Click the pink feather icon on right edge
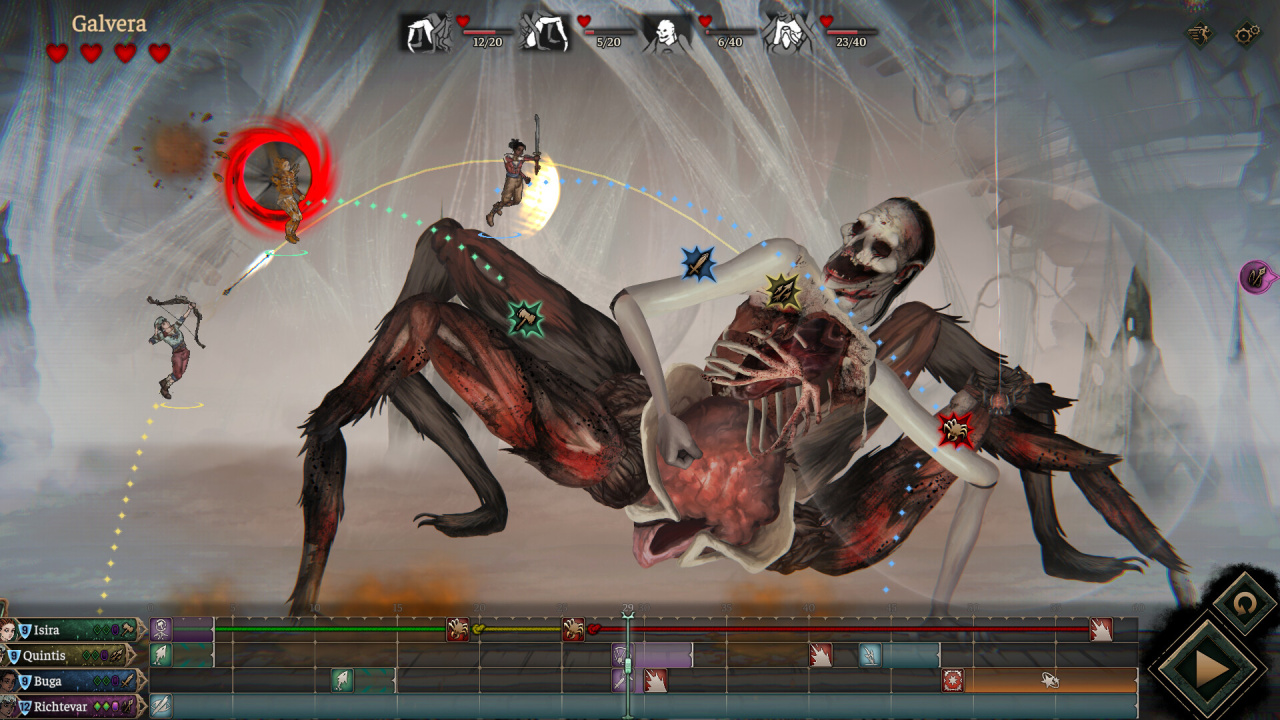The height and width of the screenshot is (720, 1280). click(x=1256, y=276)
